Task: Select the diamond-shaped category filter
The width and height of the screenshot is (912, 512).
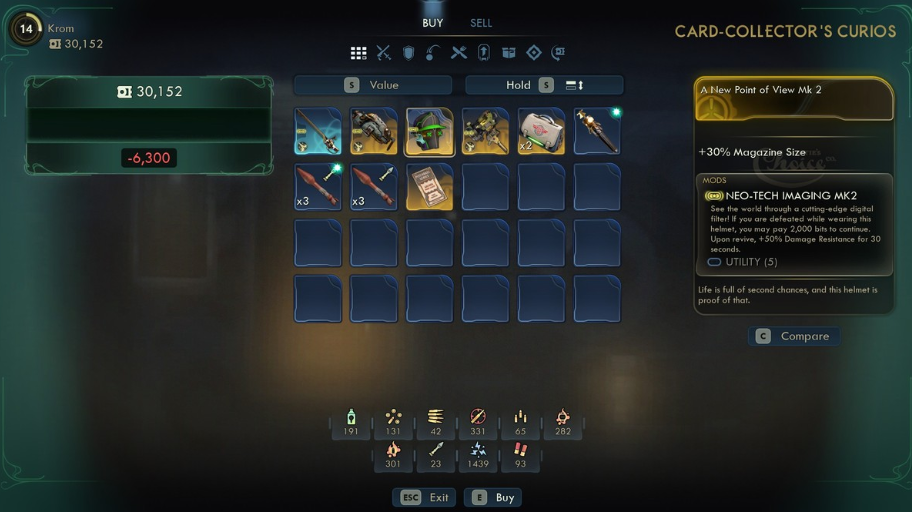Action: coord(534,53)
